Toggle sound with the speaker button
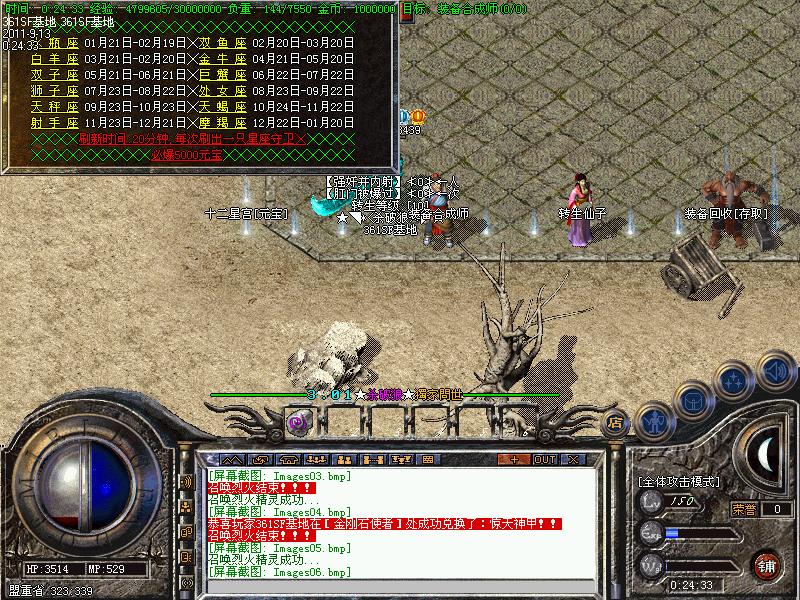The height and width of the screenshot is (600, 800). point(775,369)
